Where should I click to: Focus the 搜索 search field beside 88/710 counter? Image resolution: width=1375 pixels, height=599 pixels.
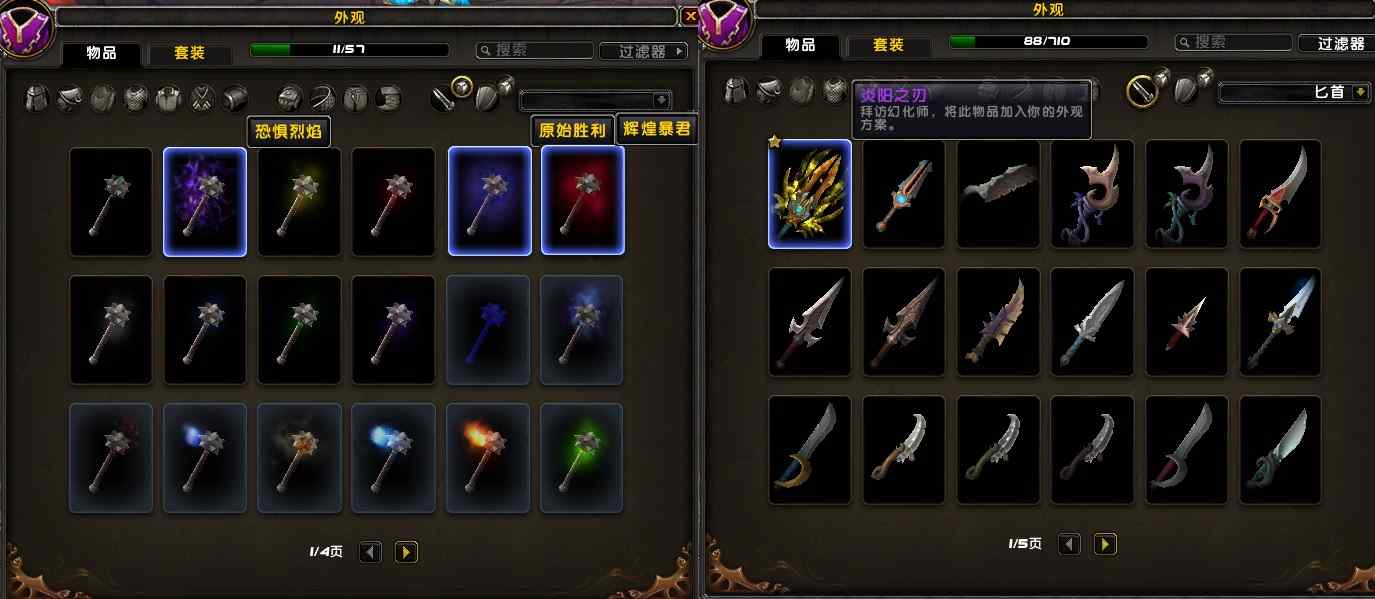coord(1231,43)
